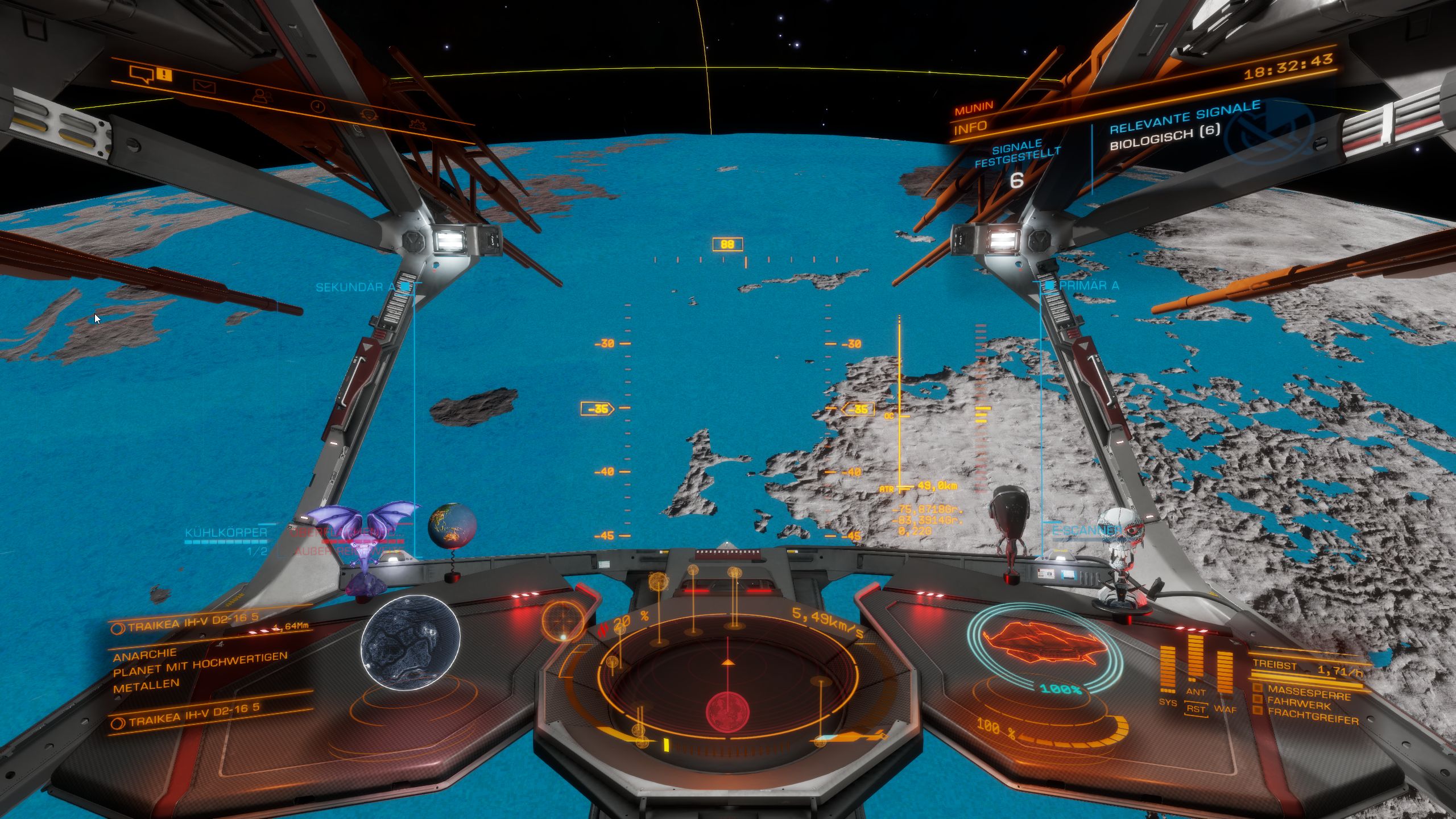Click the Kühlkörper heat sink indicator
Viewport: 1456px width, 819px height.
(x=226, y=533)
